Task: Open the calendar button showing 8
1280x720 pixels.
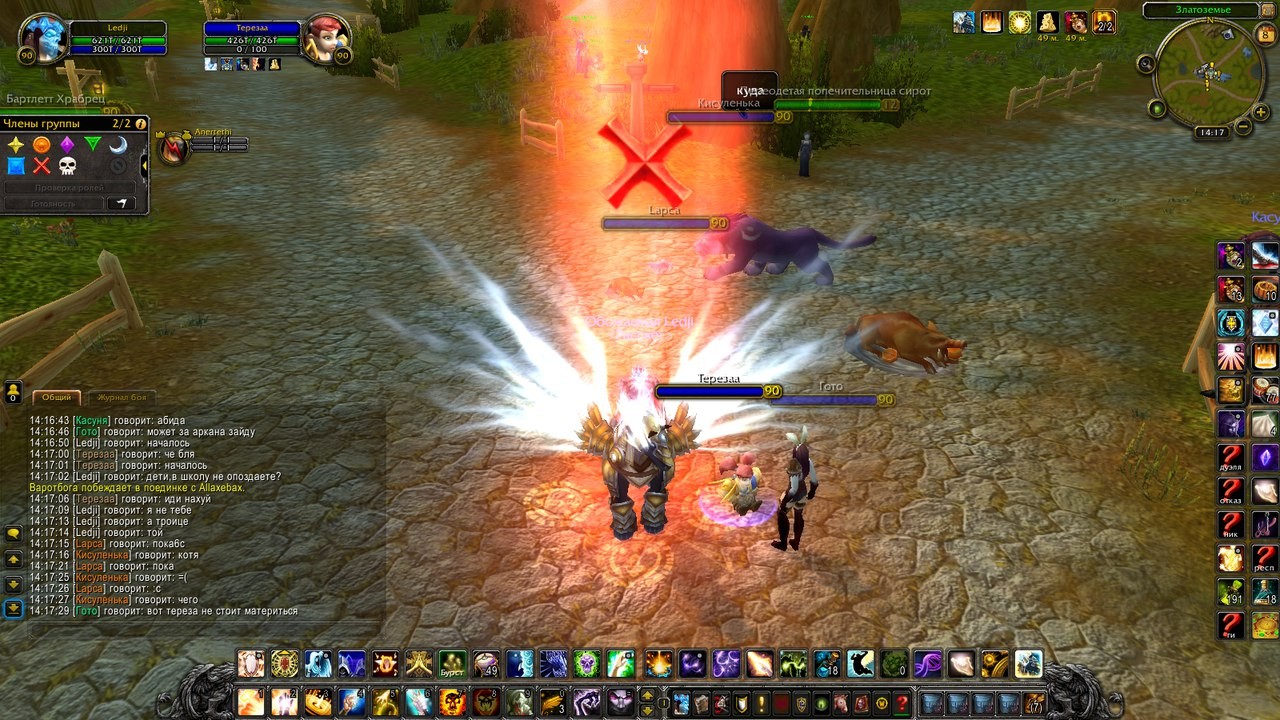Action: tap(1265, 35)
